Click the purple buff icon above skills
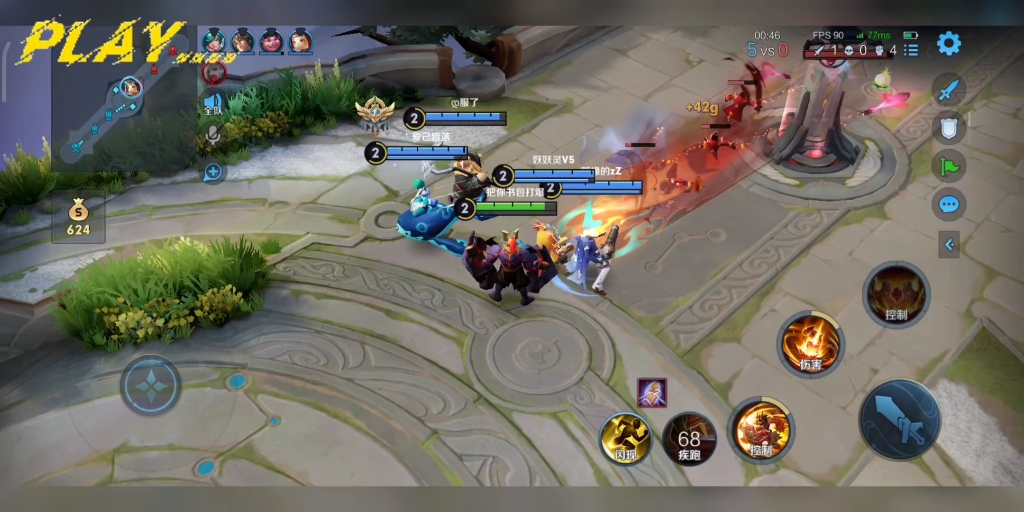Viewport: 1024px width, 512px height. pos(652,393)
